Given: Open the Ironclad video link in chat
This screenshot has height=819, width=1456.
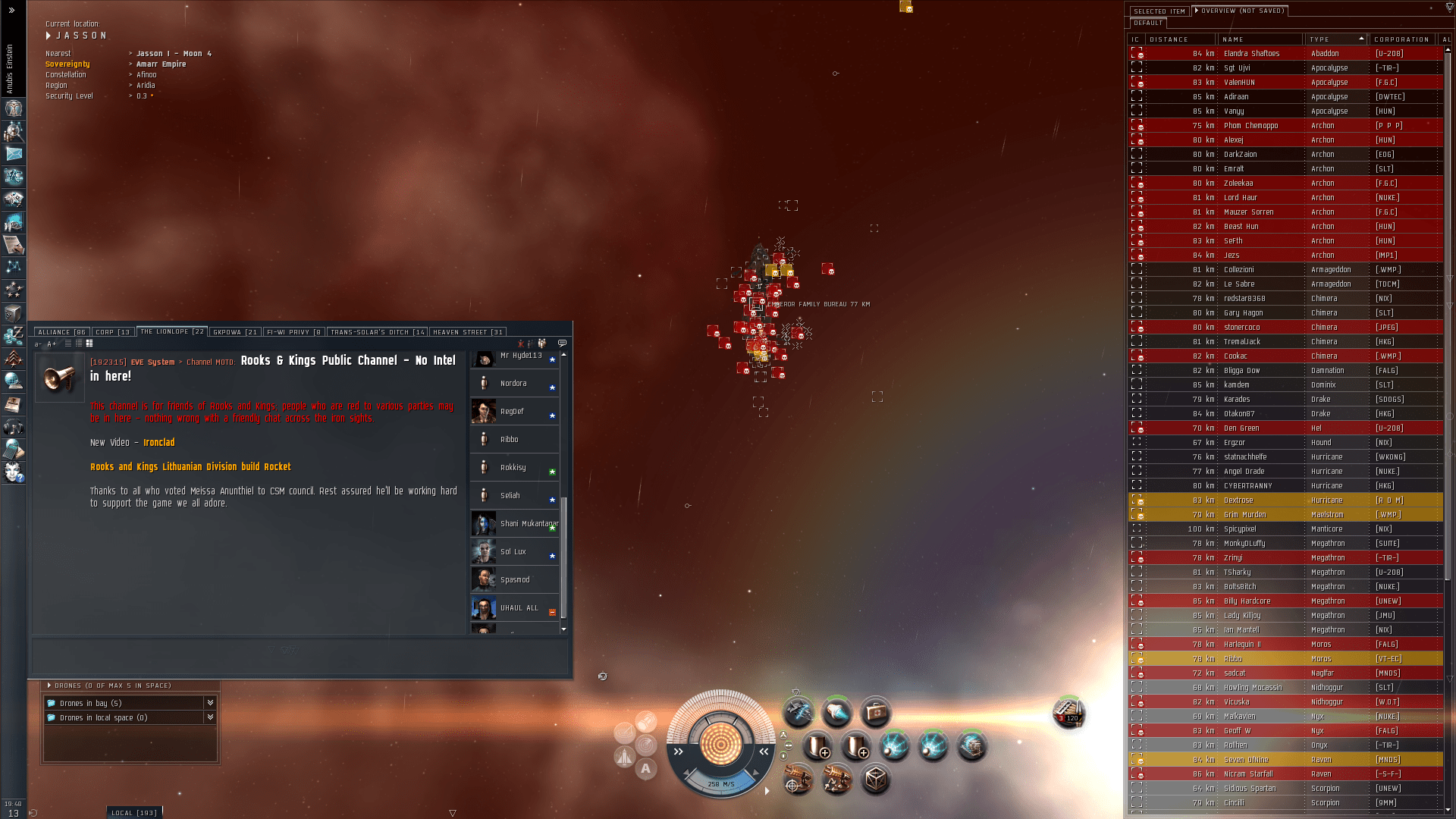Looking at the screenshot, I should coord(159,442).
